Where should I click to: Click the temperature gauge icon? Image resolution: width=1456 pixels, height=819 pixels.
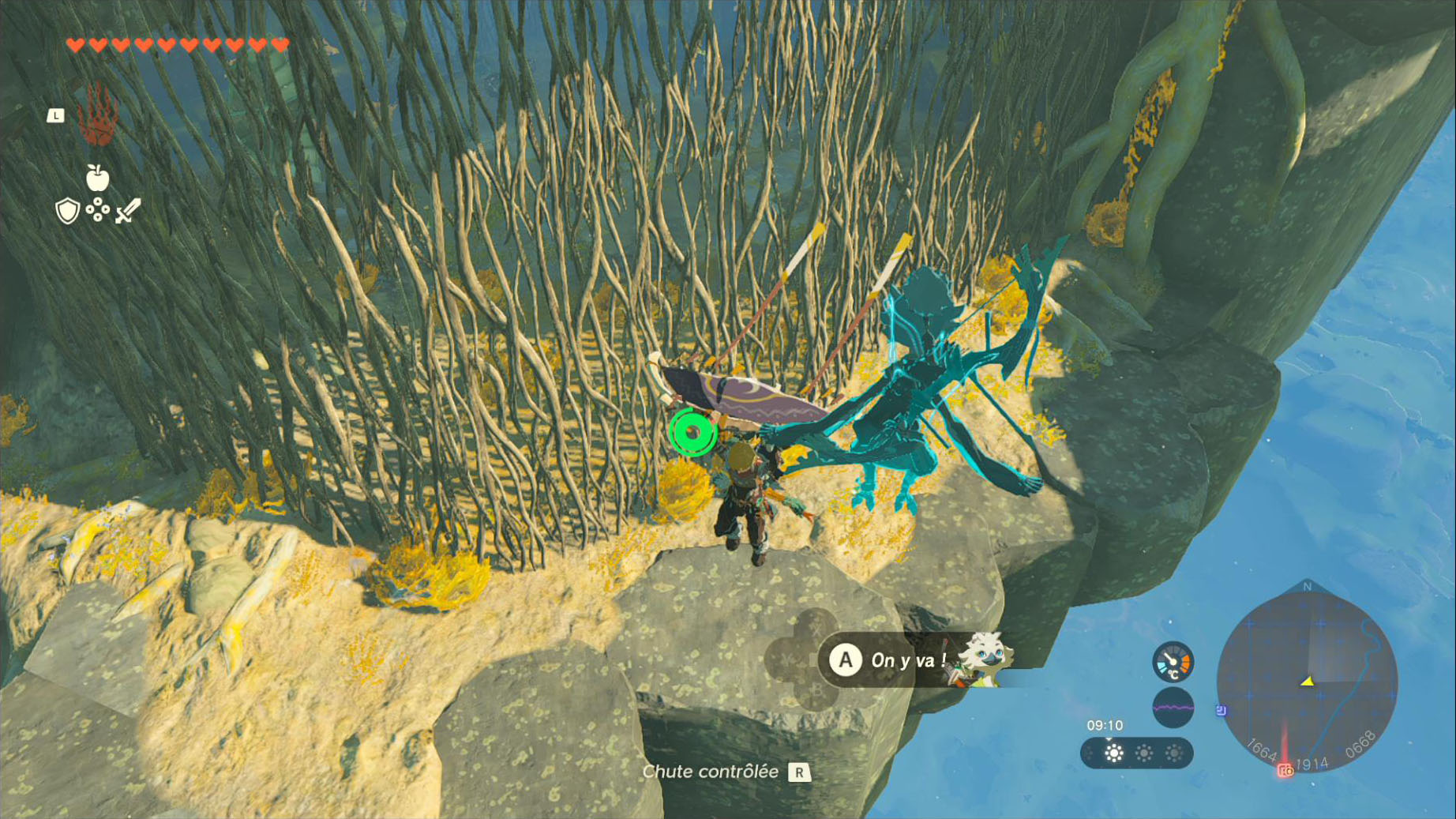coord(1173,662)
